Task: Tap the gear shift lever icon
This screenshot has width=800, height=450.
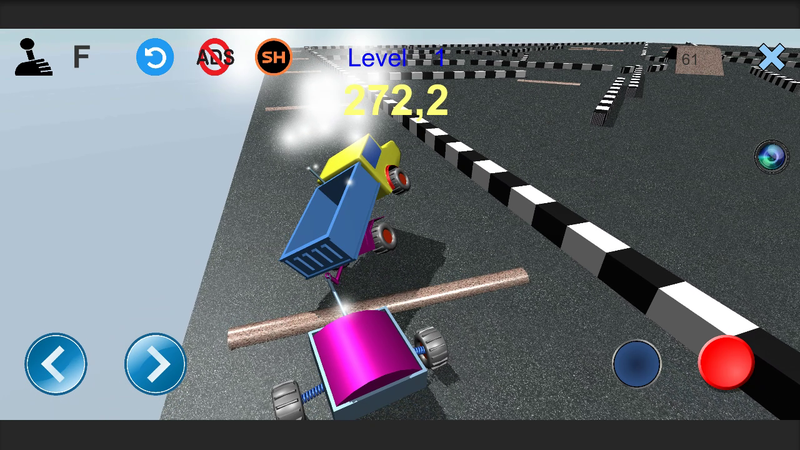Action: coord(33,57)
